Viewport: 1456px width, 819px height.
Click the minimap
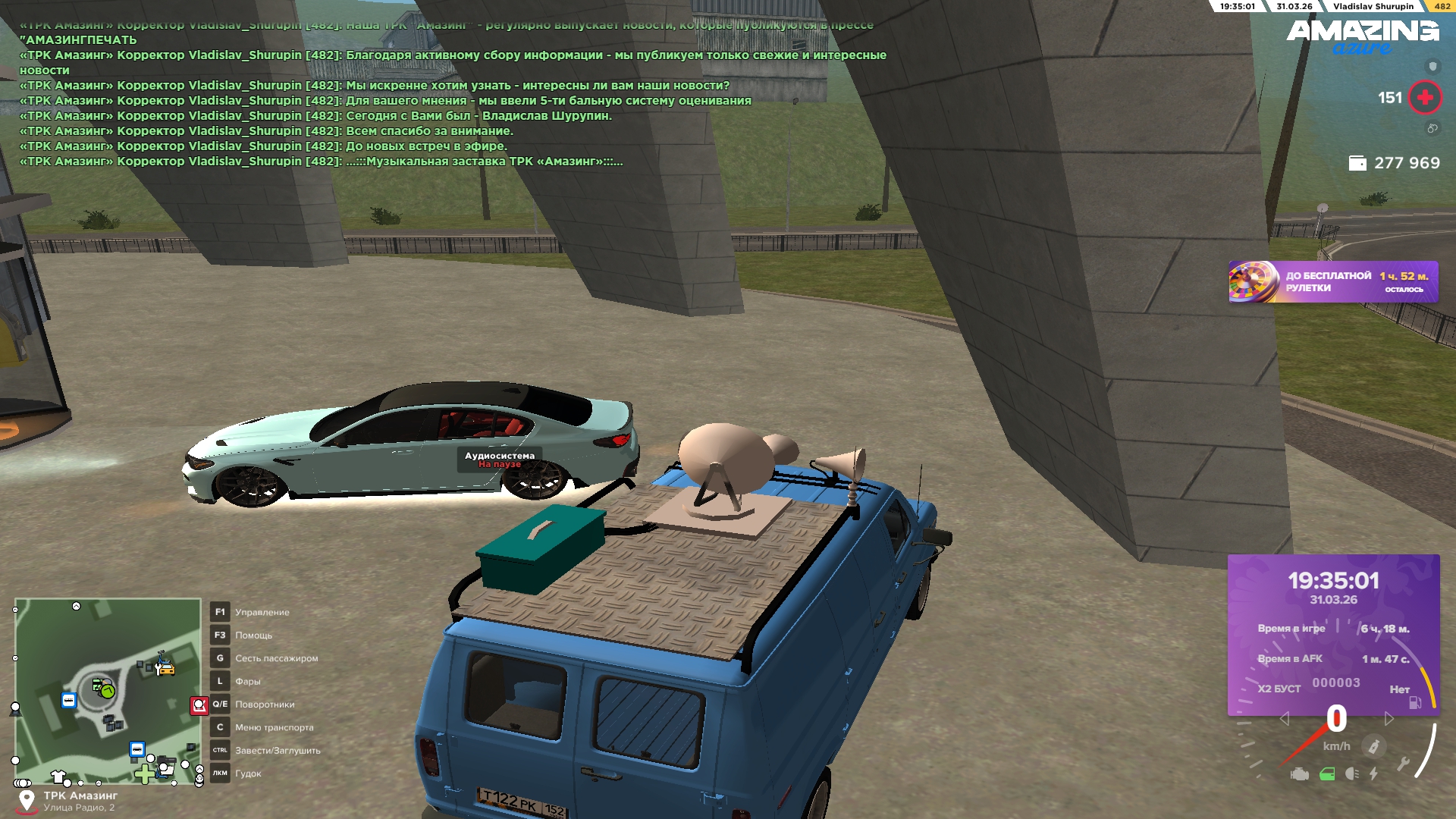[x=107, y=690]
